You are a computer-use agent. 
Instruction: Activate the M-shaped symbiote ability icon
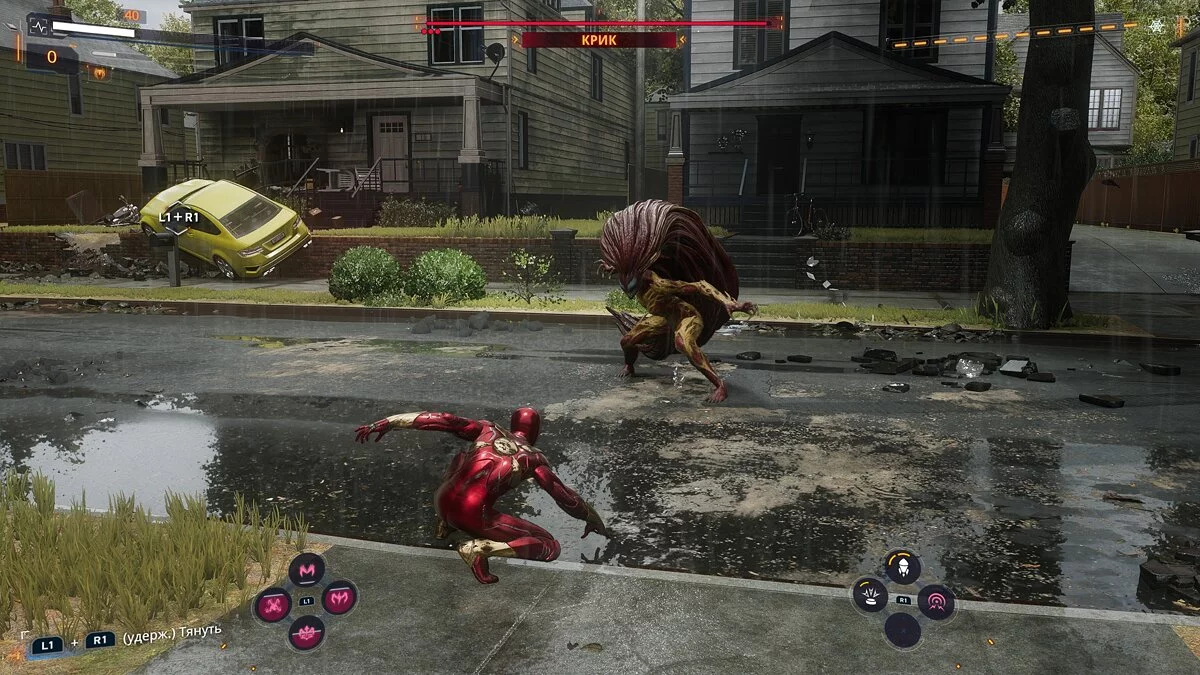click(x=307, y=569)
